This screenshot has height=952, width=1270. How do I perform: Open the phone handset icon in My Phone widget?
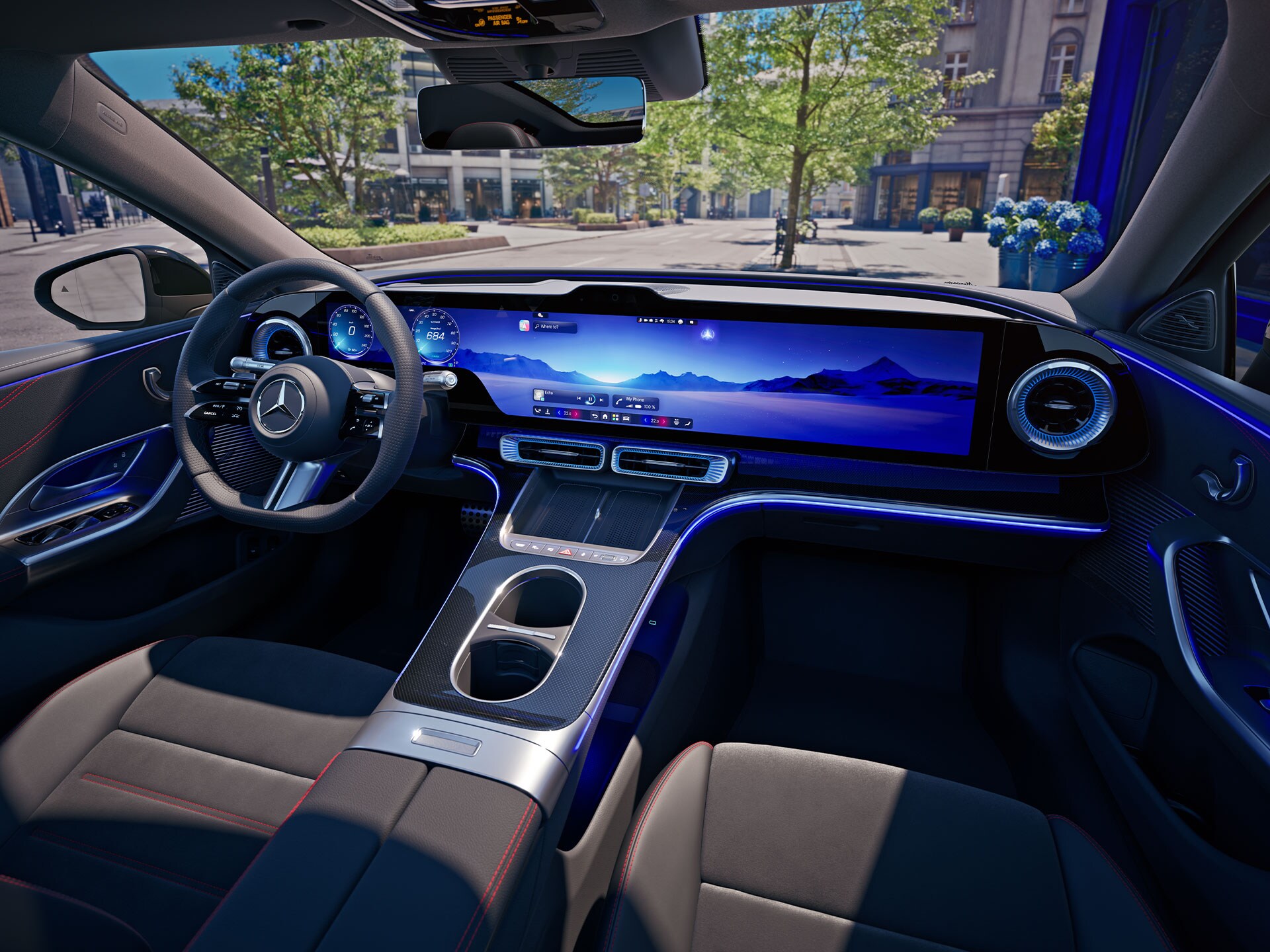(x=618, y=402)
